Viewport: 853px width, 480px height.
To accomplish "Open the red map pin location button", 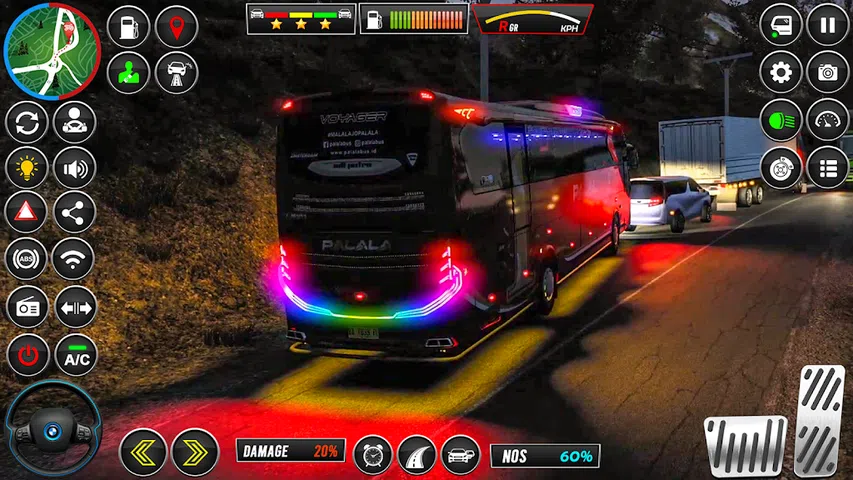I will [x=177, y=27].
